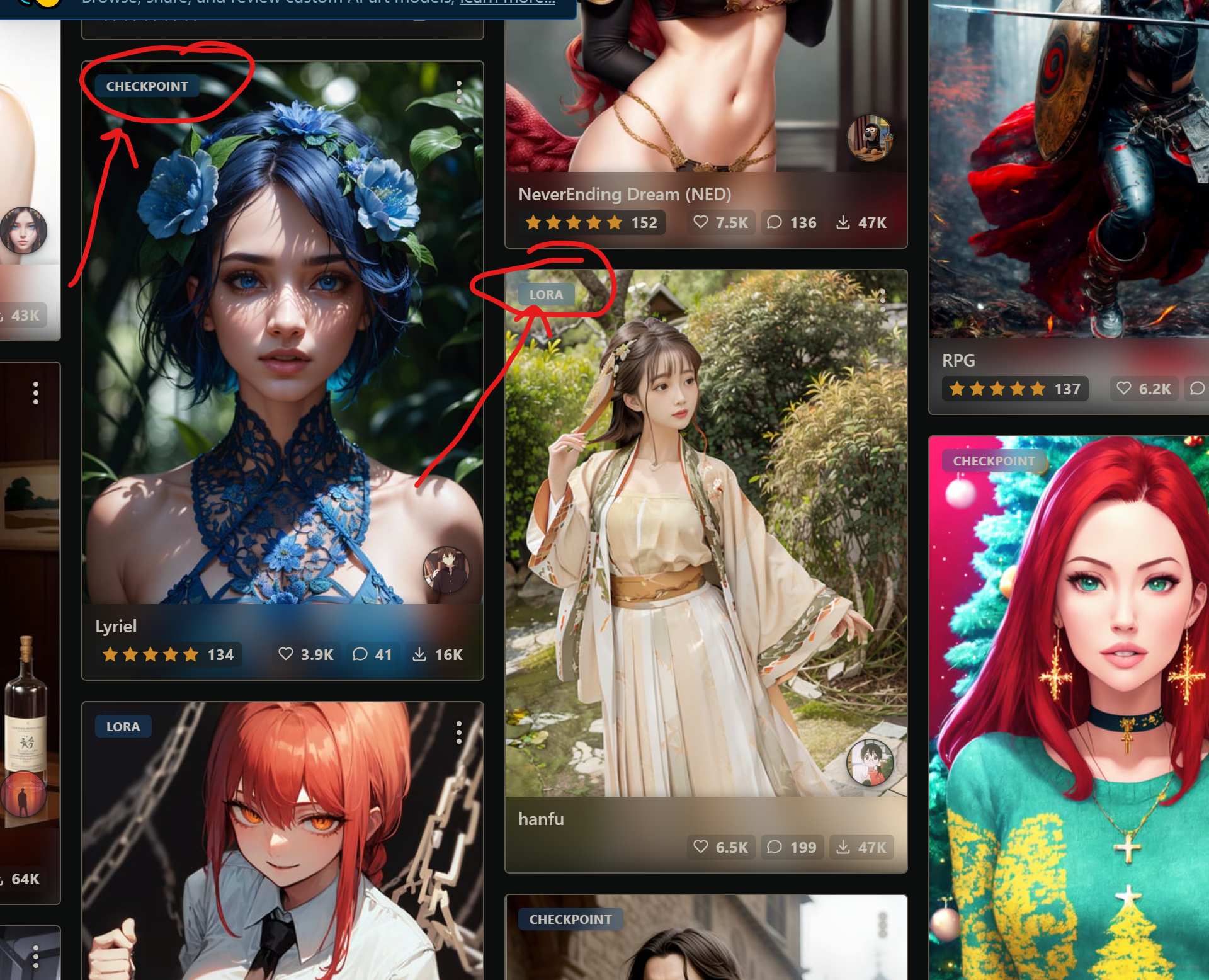Open the NeverEnding Dream (NED) title link

[625, 194]
